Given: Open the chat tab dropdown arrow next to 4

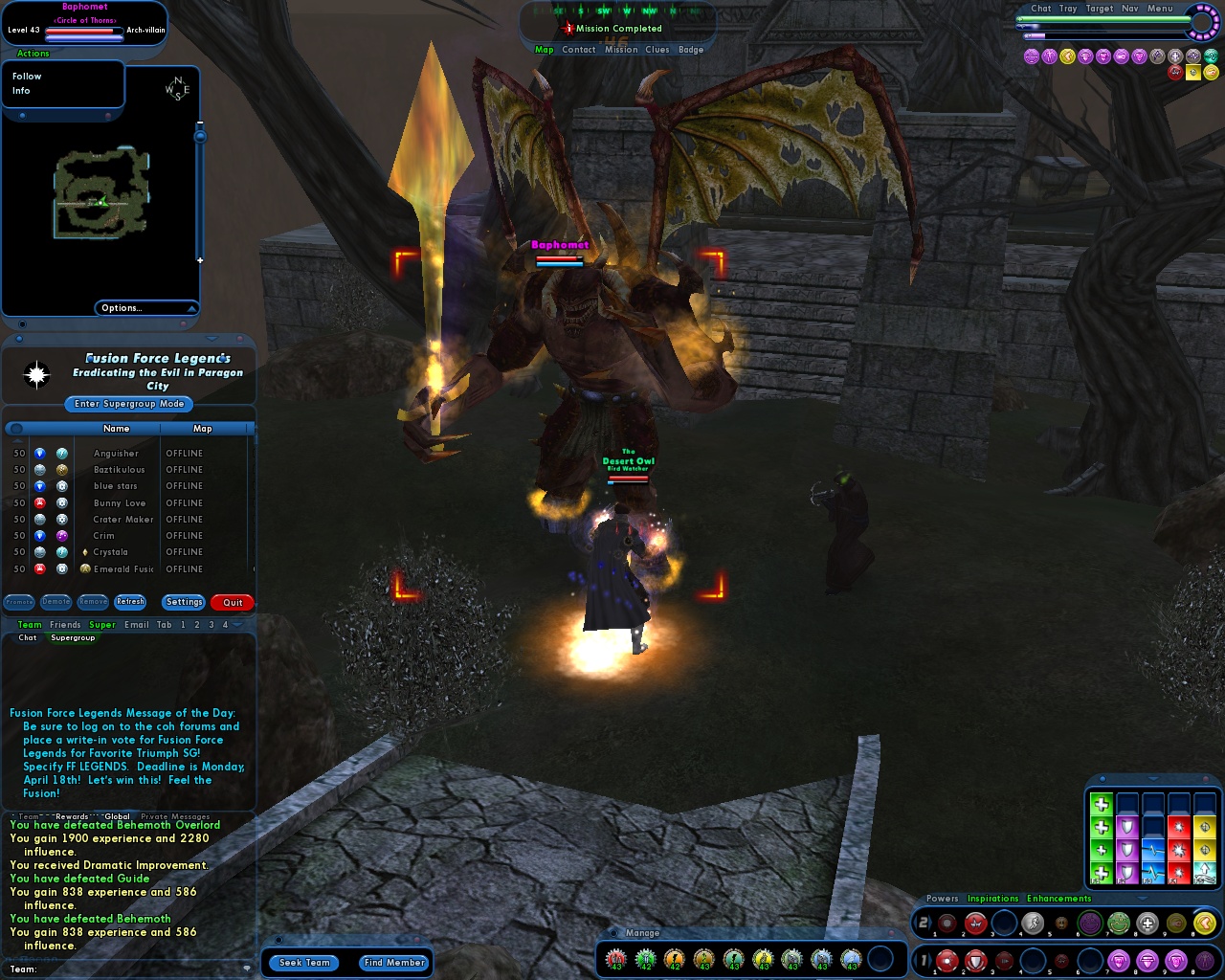Looking at the screenshot, I should (x=236, y=625).
